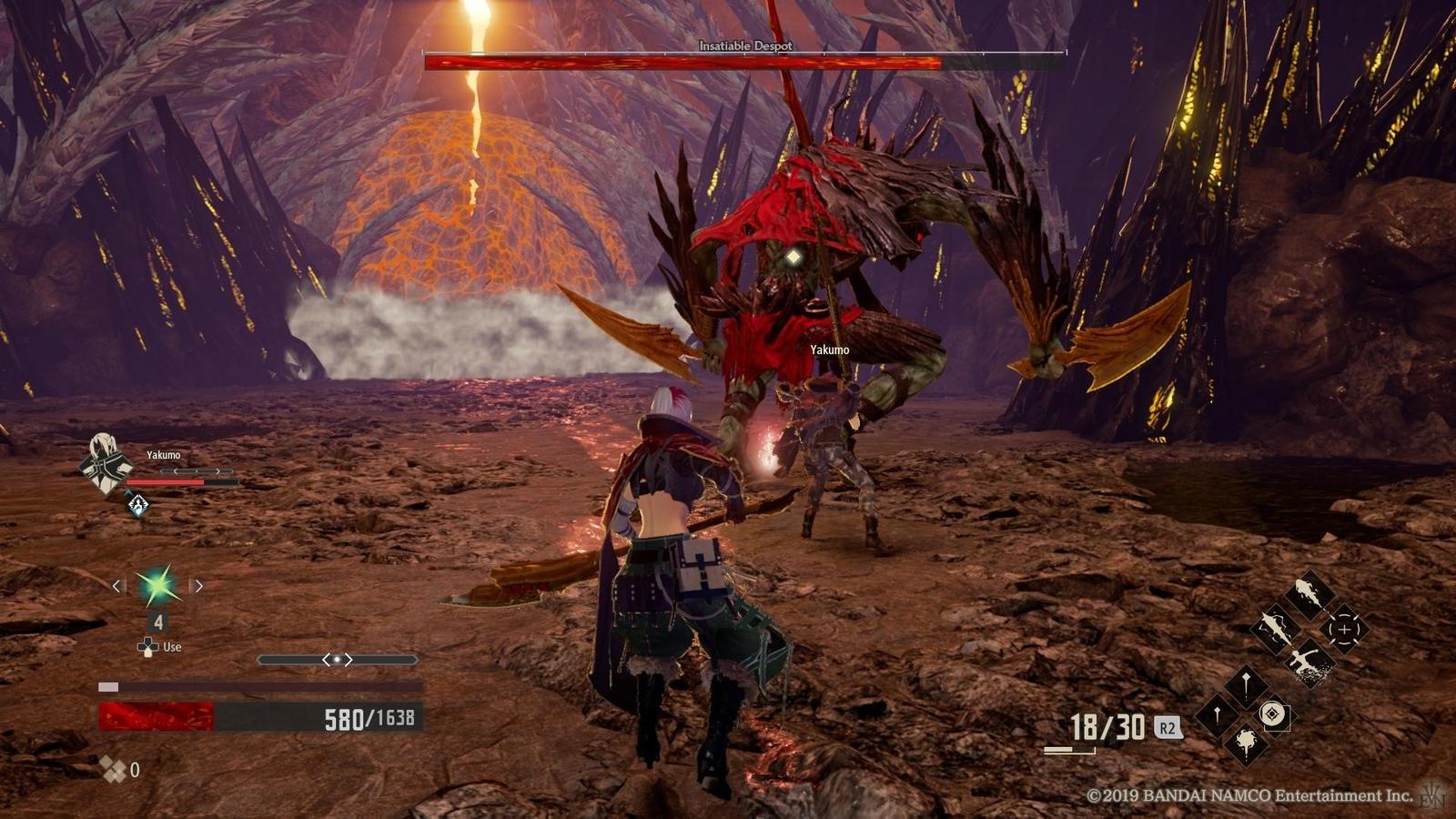1456x819 pixels.
Task: Use the green regeneration item
Action: point(158,587)
